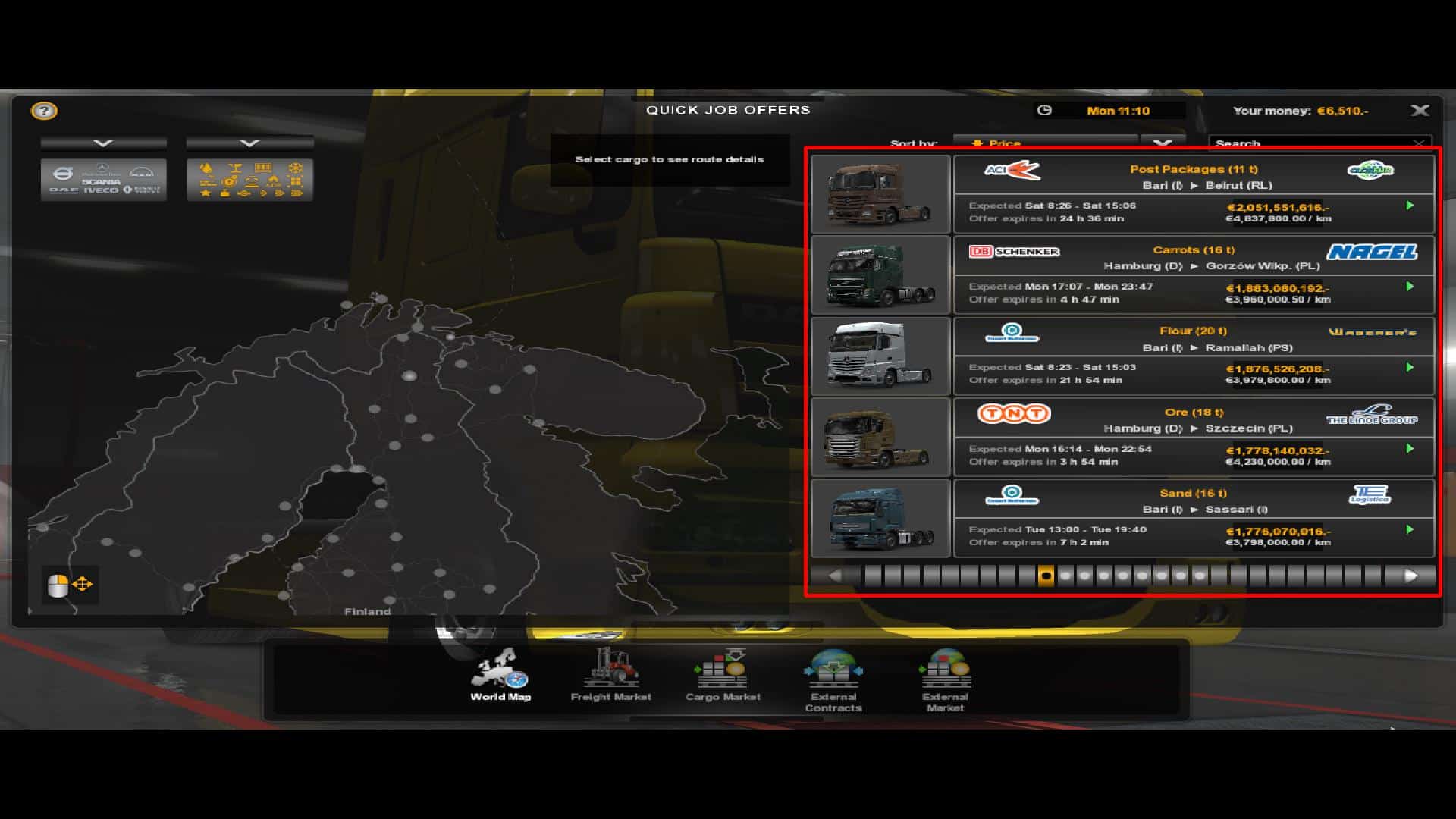This screenshot has width=1456, height=819.
Task: Click the DB Schenker logo on Carrots offer
Action: tap(1015, 251)
